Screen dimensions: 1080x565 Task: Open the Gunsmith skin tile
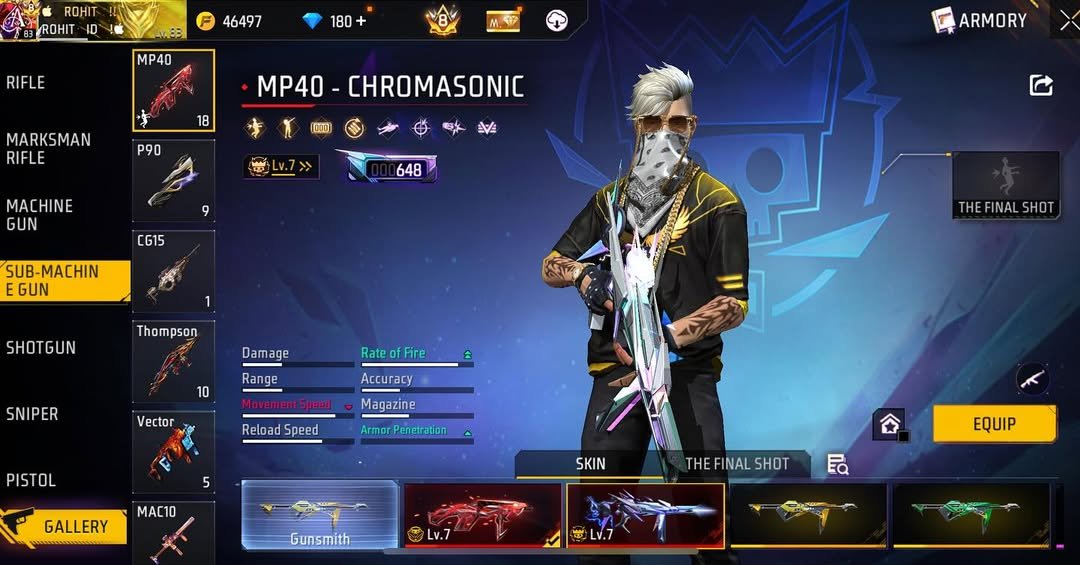pos(320,515)
